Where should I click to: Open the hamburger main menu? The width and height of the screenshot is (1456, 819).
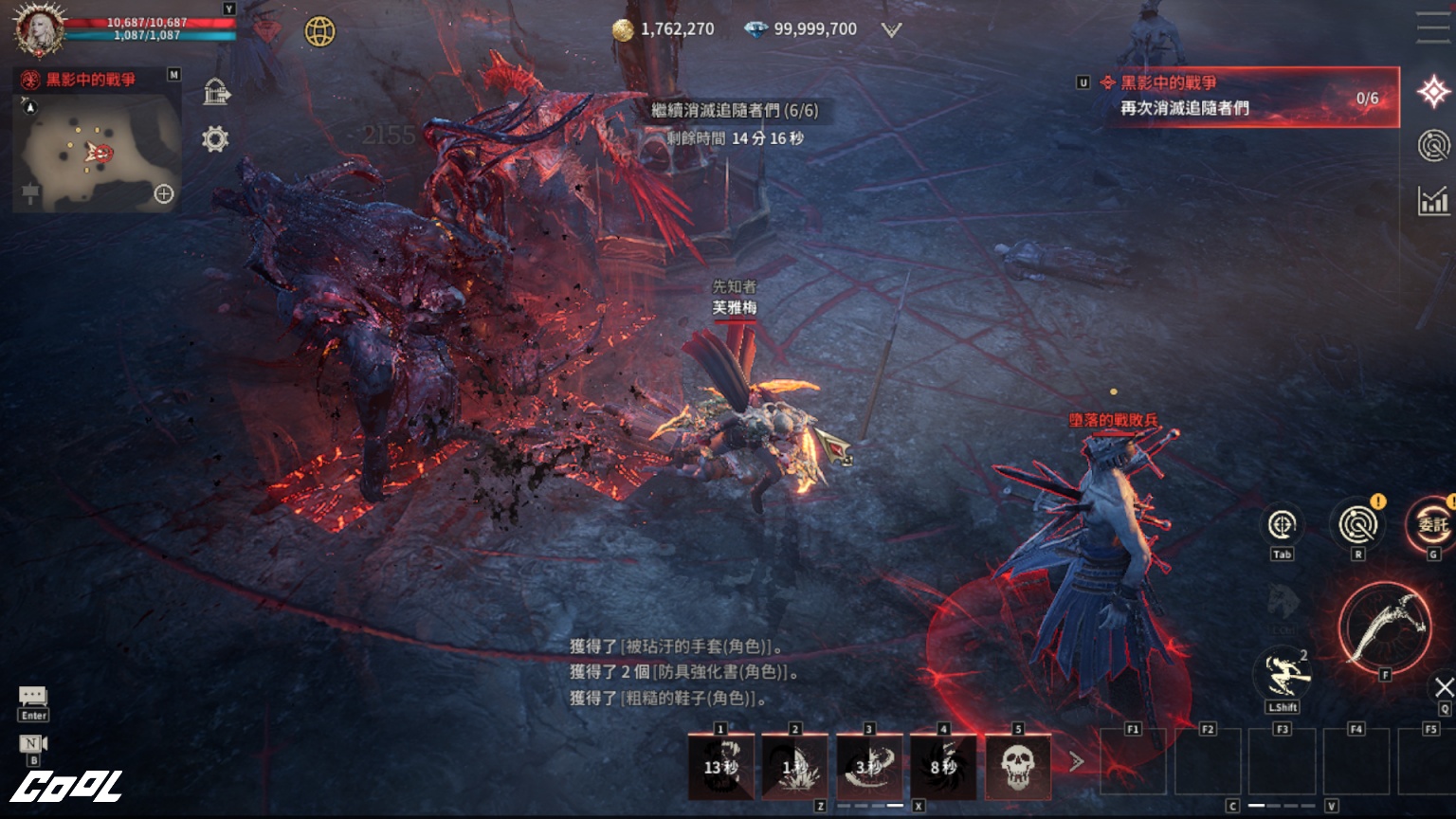coord(1433,27)
